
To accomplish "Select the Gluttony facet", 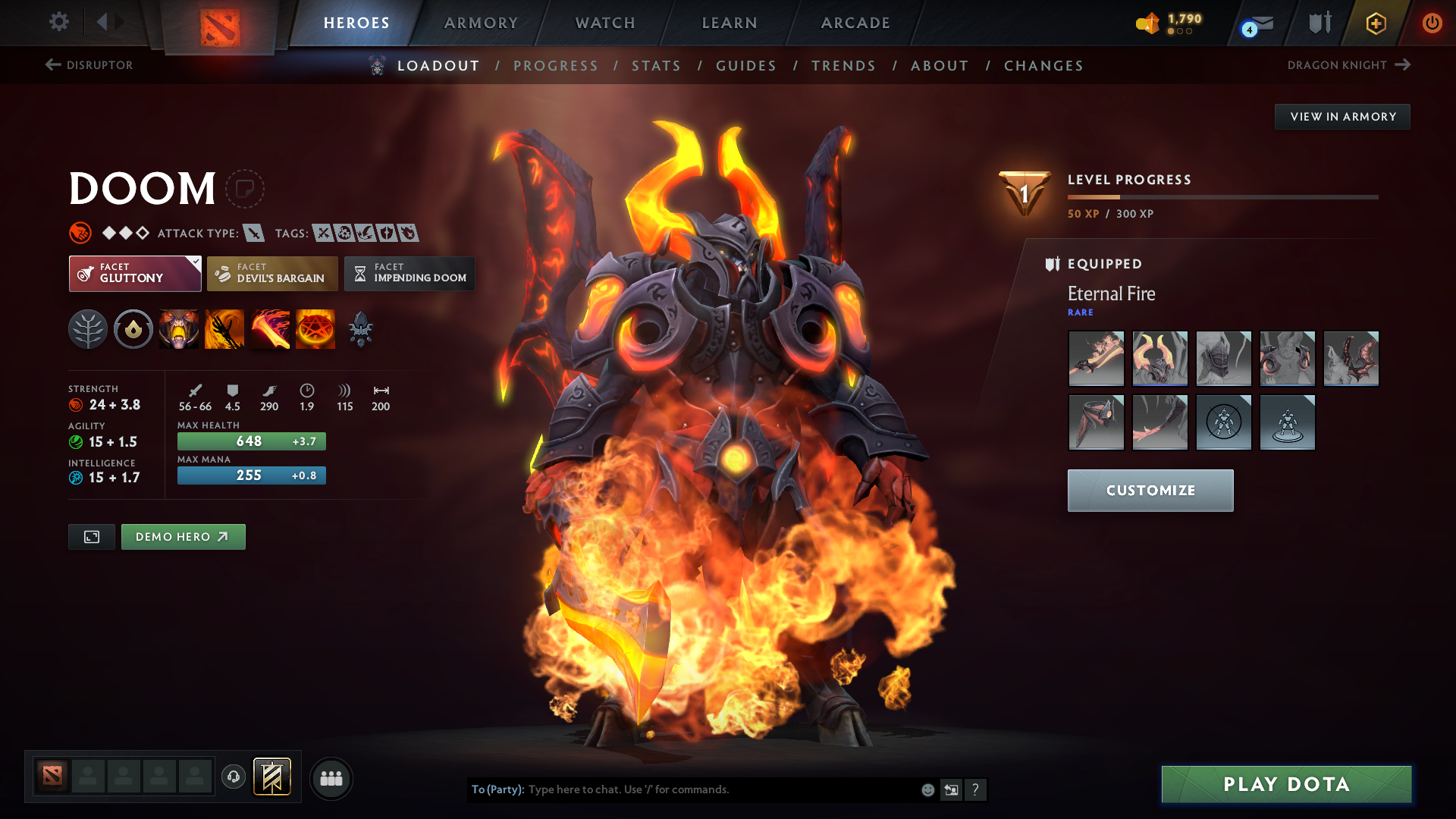I will pyautogui.click(x=134, y=274).
